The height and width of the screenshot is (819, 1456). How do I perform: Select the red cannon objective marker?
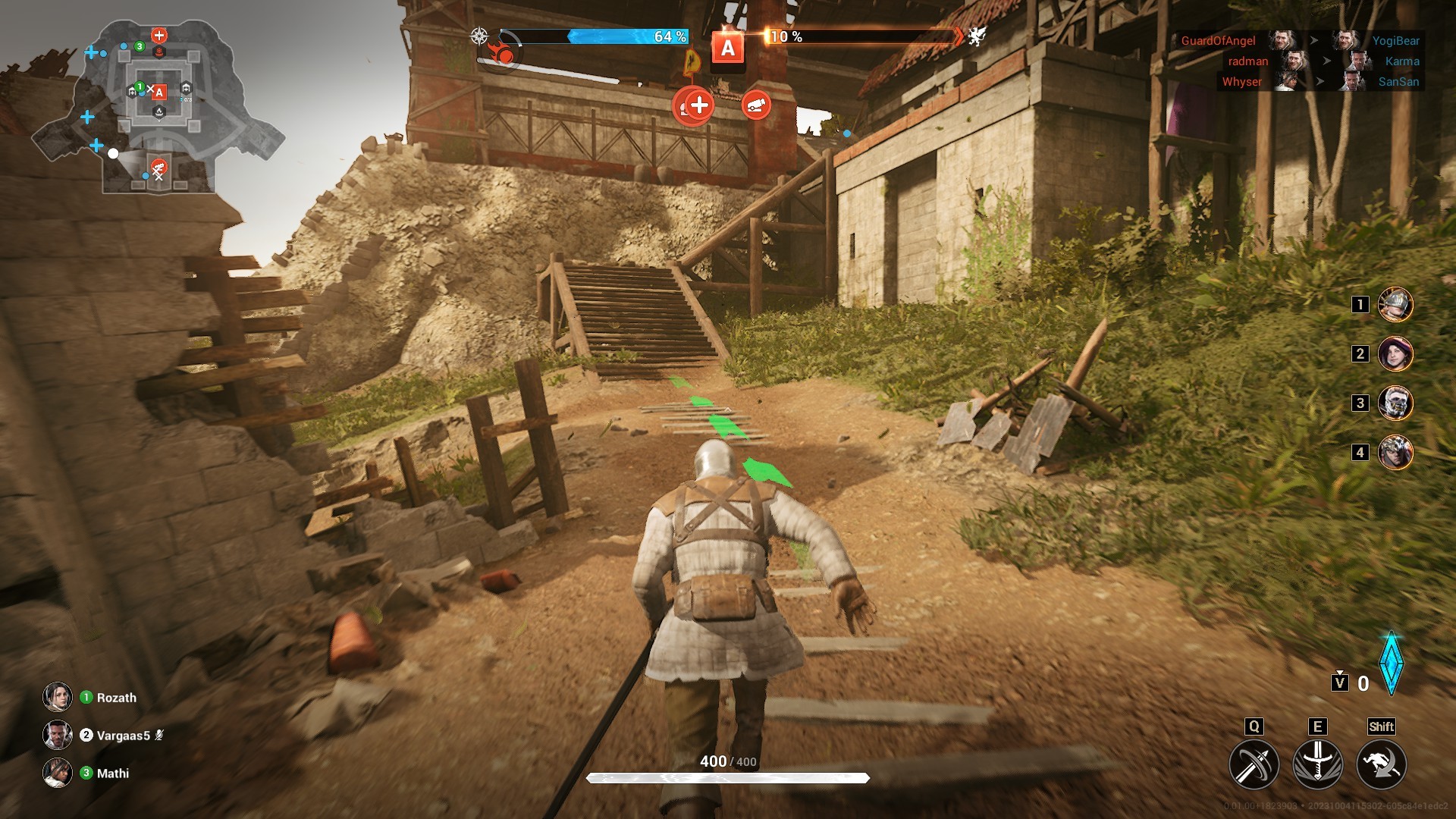[x=756, y=105]
